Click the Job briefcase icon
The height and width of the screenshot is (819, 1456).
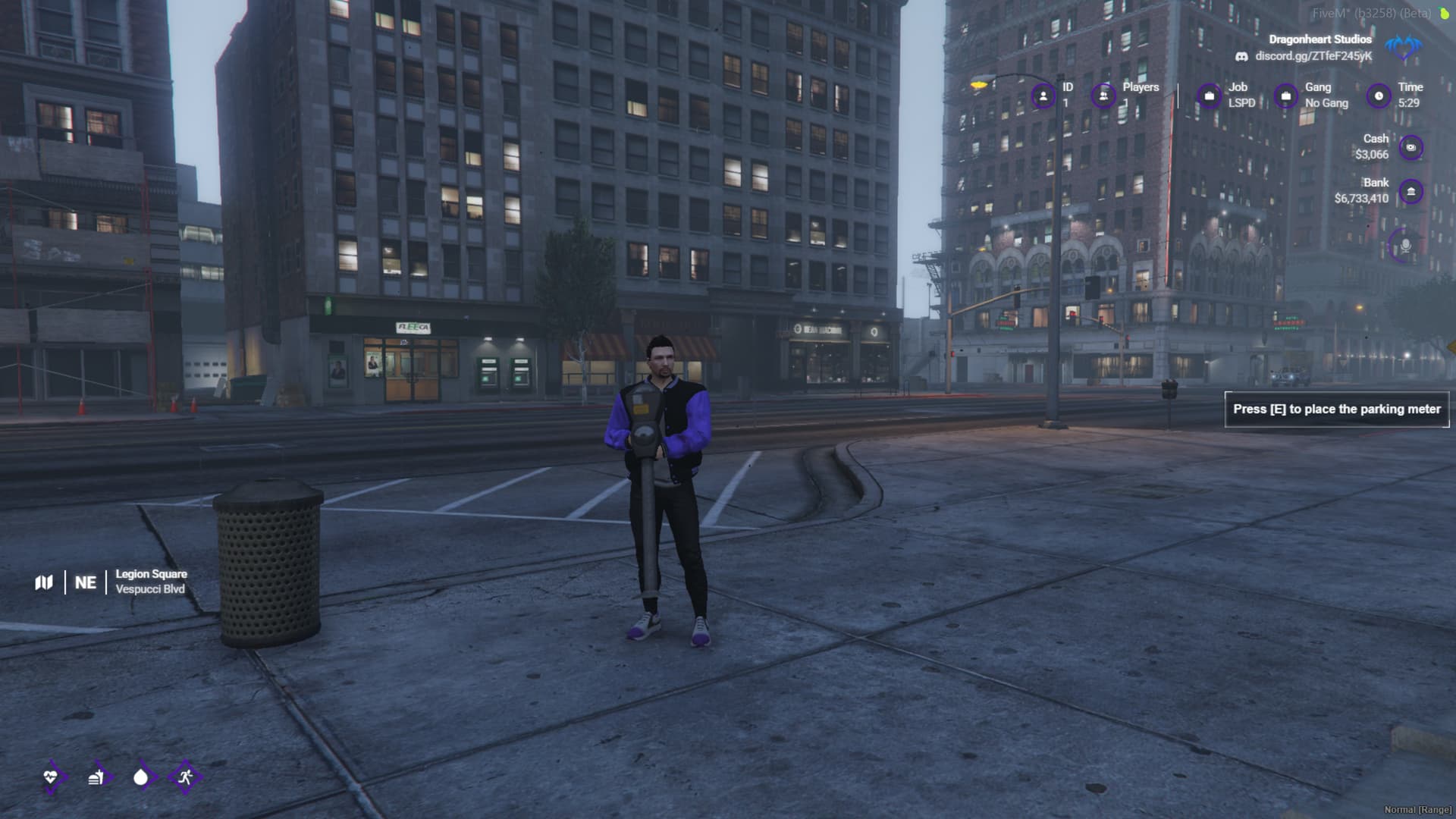[x=1209, y=96]
